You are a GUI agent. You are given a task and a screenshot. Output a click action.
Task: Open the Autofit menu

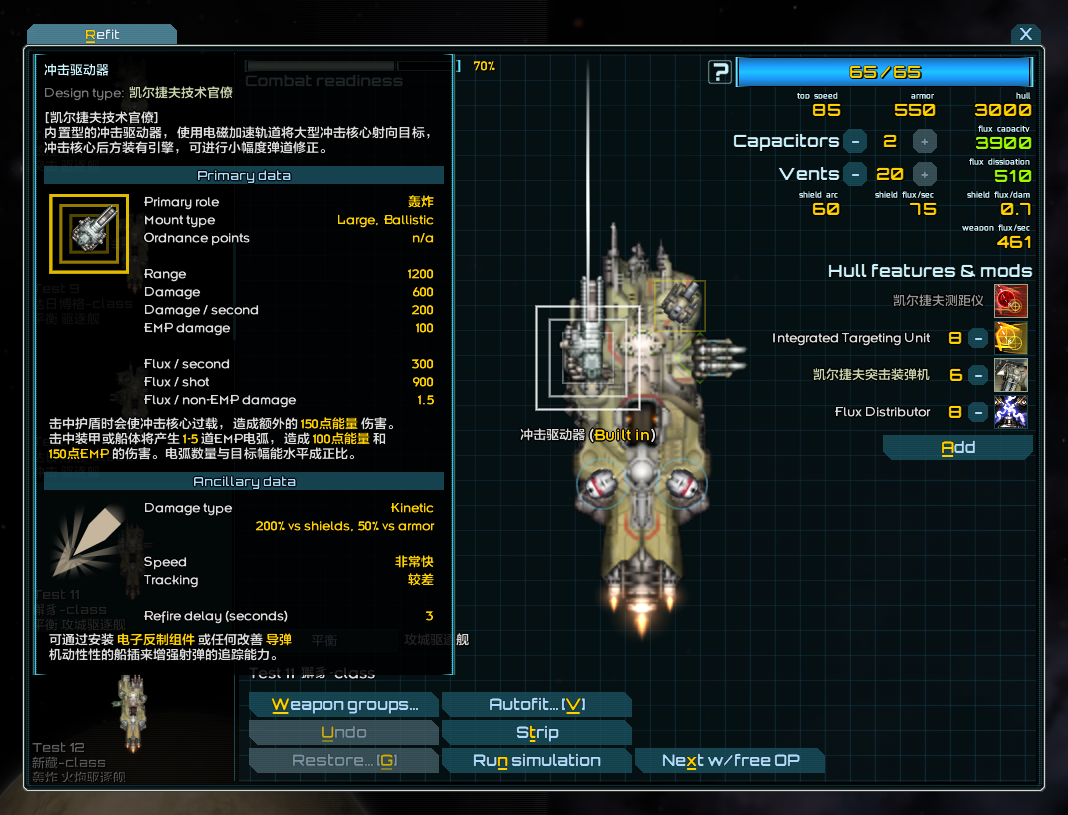click(536, 705)
